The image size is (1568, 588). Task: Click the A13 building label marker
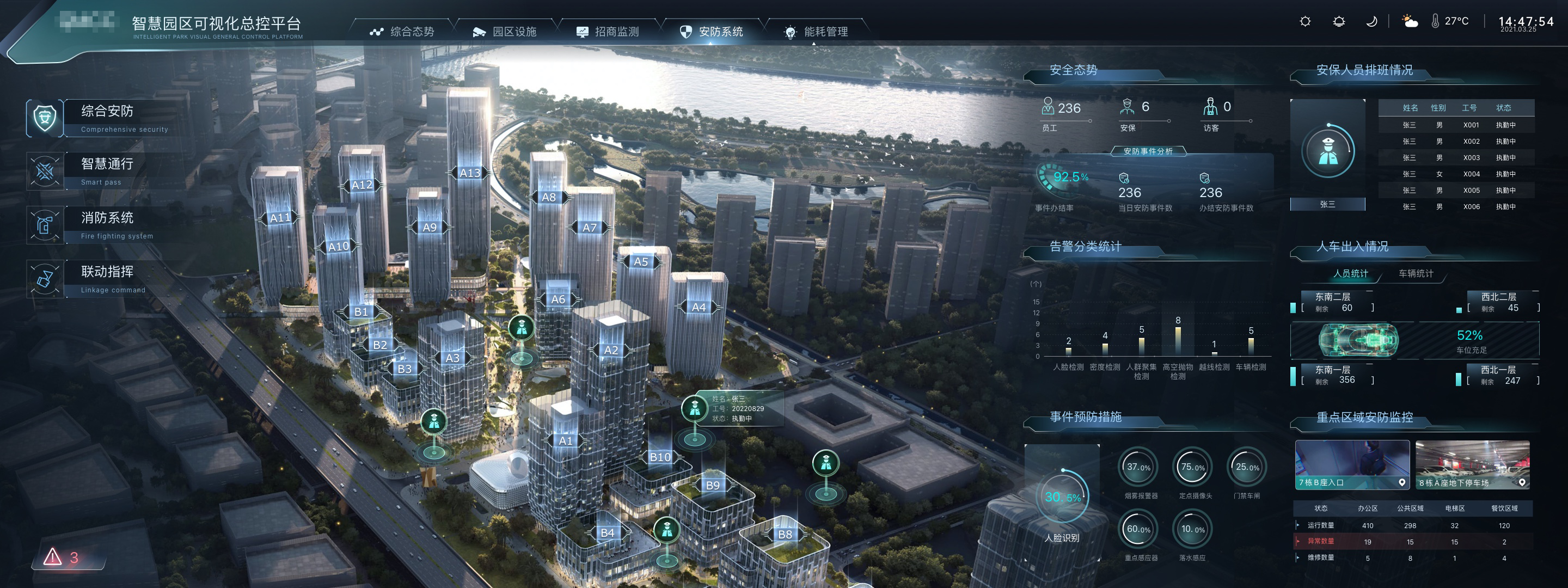click(469, 173)
